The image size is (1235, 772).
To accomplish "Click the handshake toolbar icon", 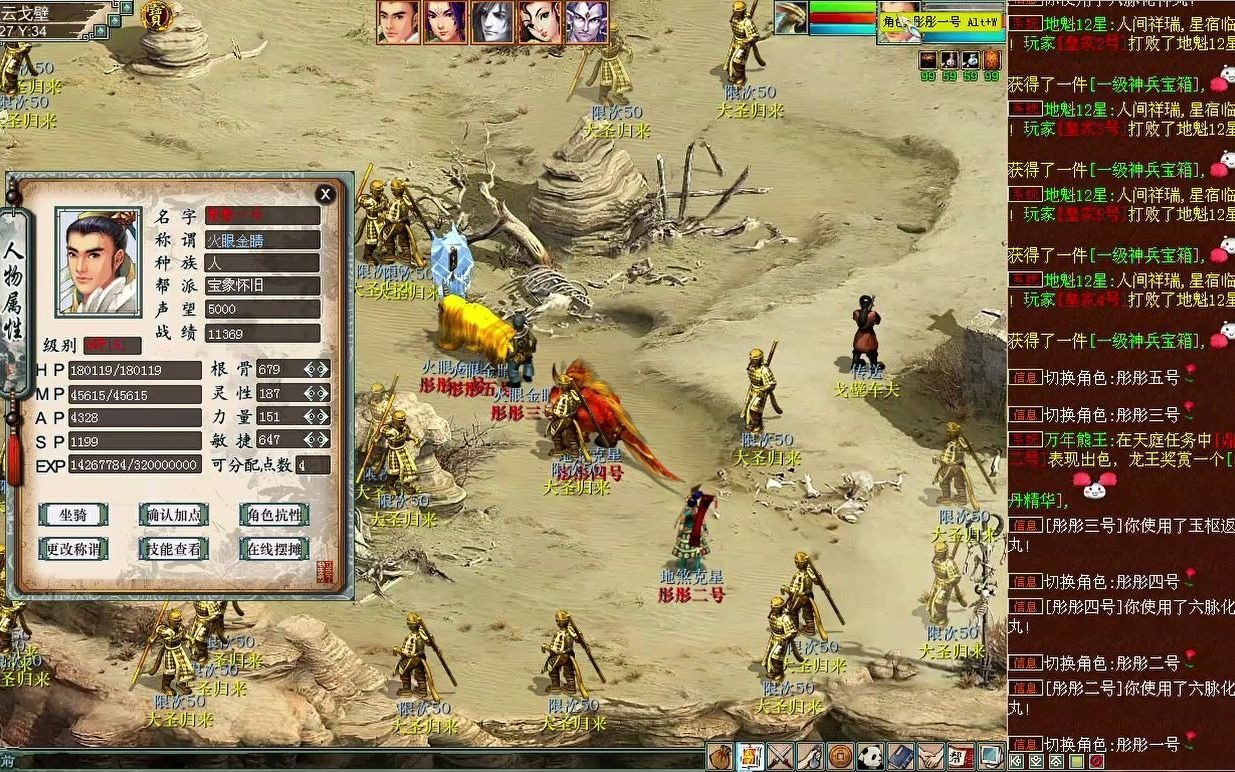I will point(931,757).
